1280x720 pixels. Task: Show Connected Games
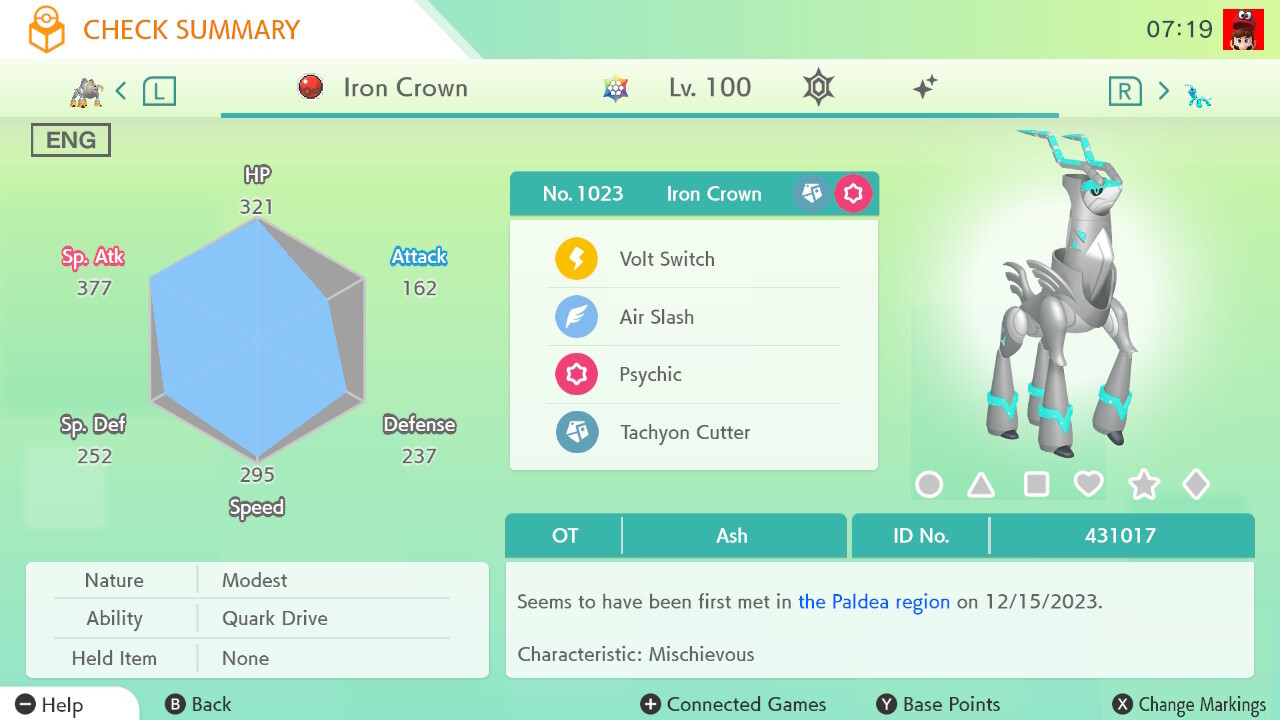tap(734, 704)
